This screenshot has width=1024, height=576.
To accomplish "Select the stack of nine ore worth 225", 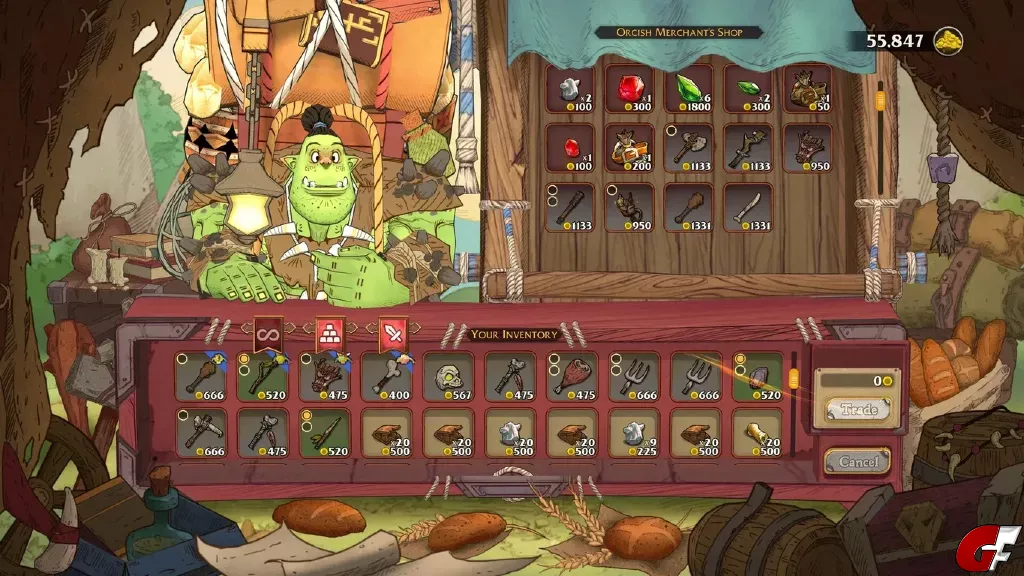I will click(x=634, y=433).
